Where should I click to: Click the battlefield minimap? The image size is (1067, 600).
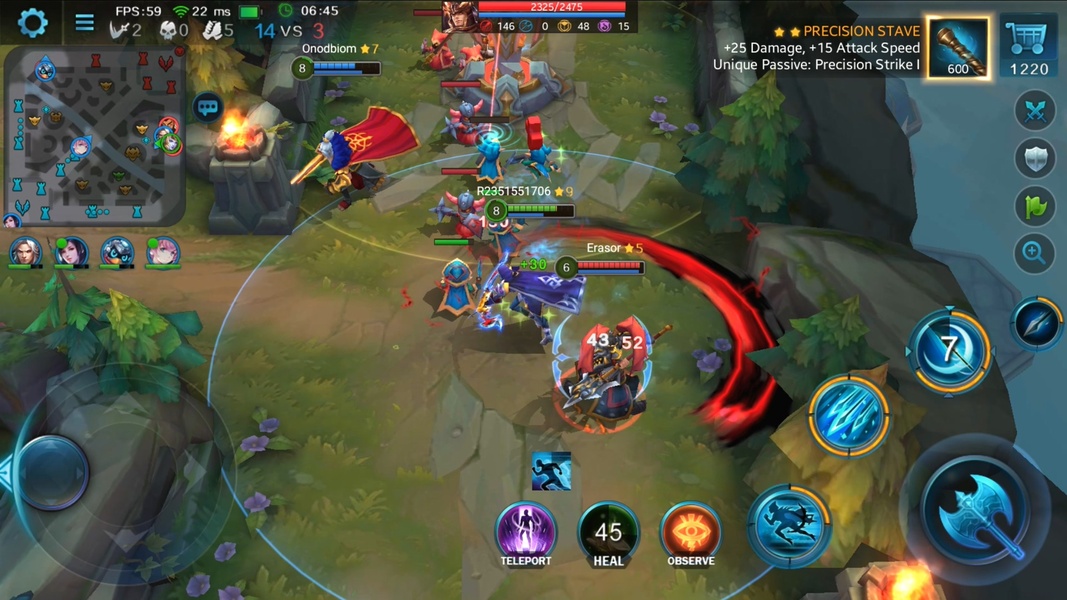click(95, 136)
